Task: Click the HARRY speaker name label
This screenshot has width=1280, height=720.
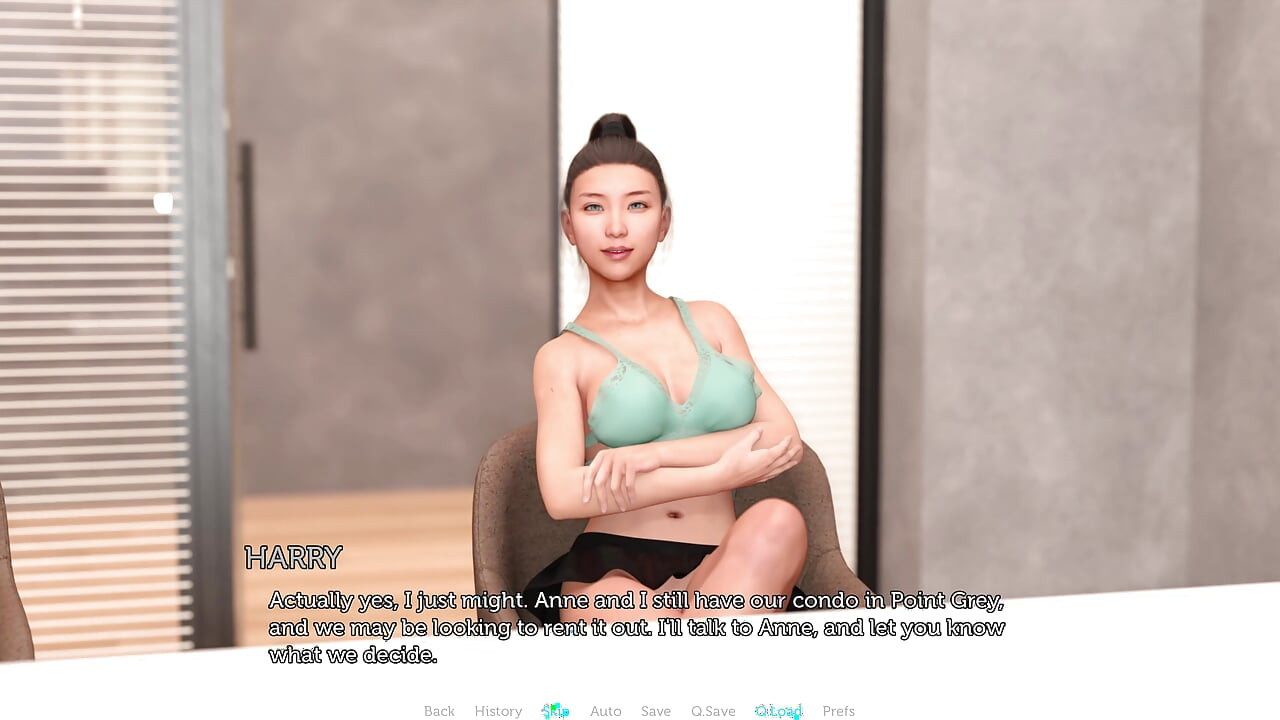Action: tap(295, 558)
